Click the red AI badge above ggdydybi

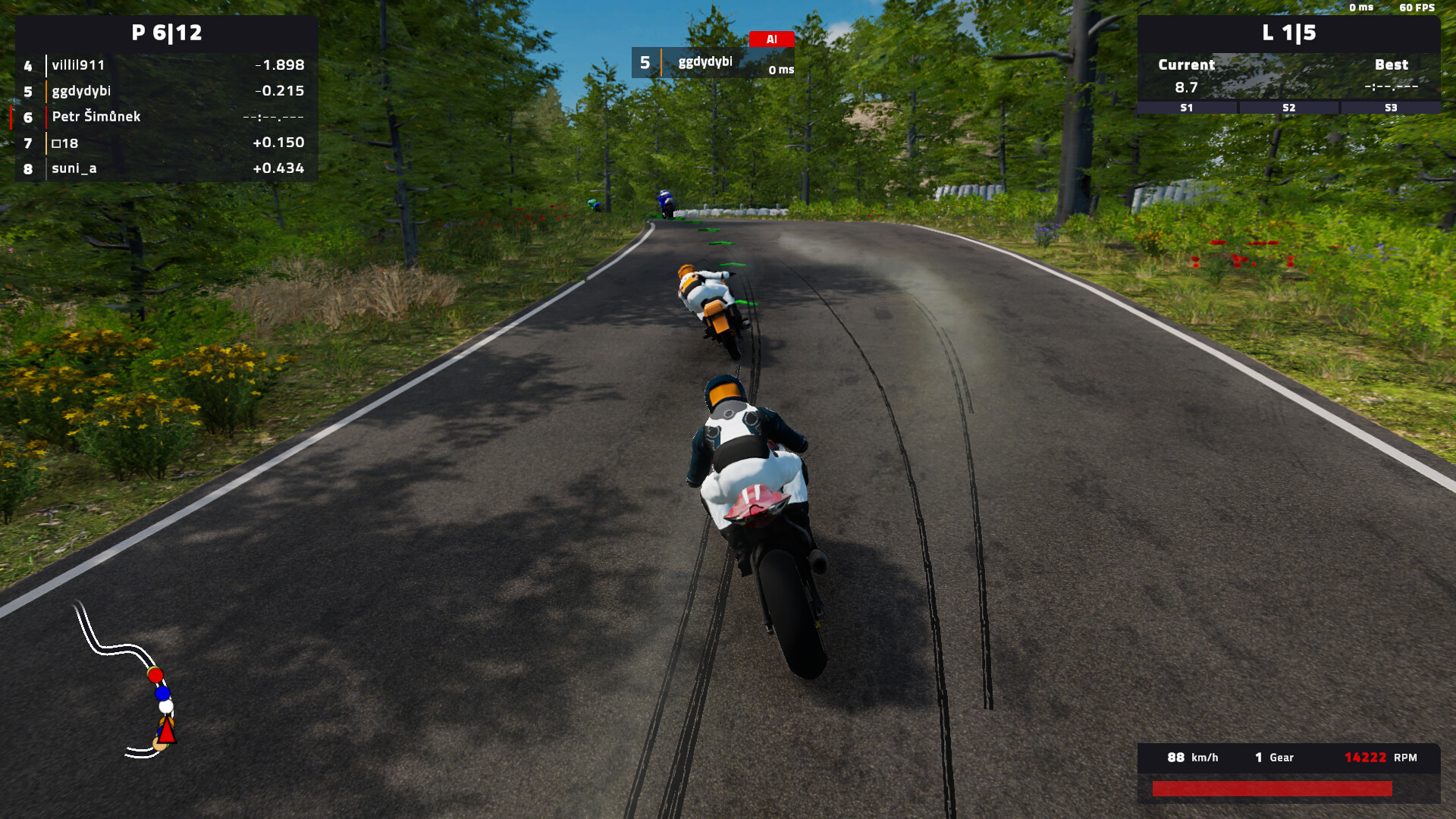(x=773, y=39)
